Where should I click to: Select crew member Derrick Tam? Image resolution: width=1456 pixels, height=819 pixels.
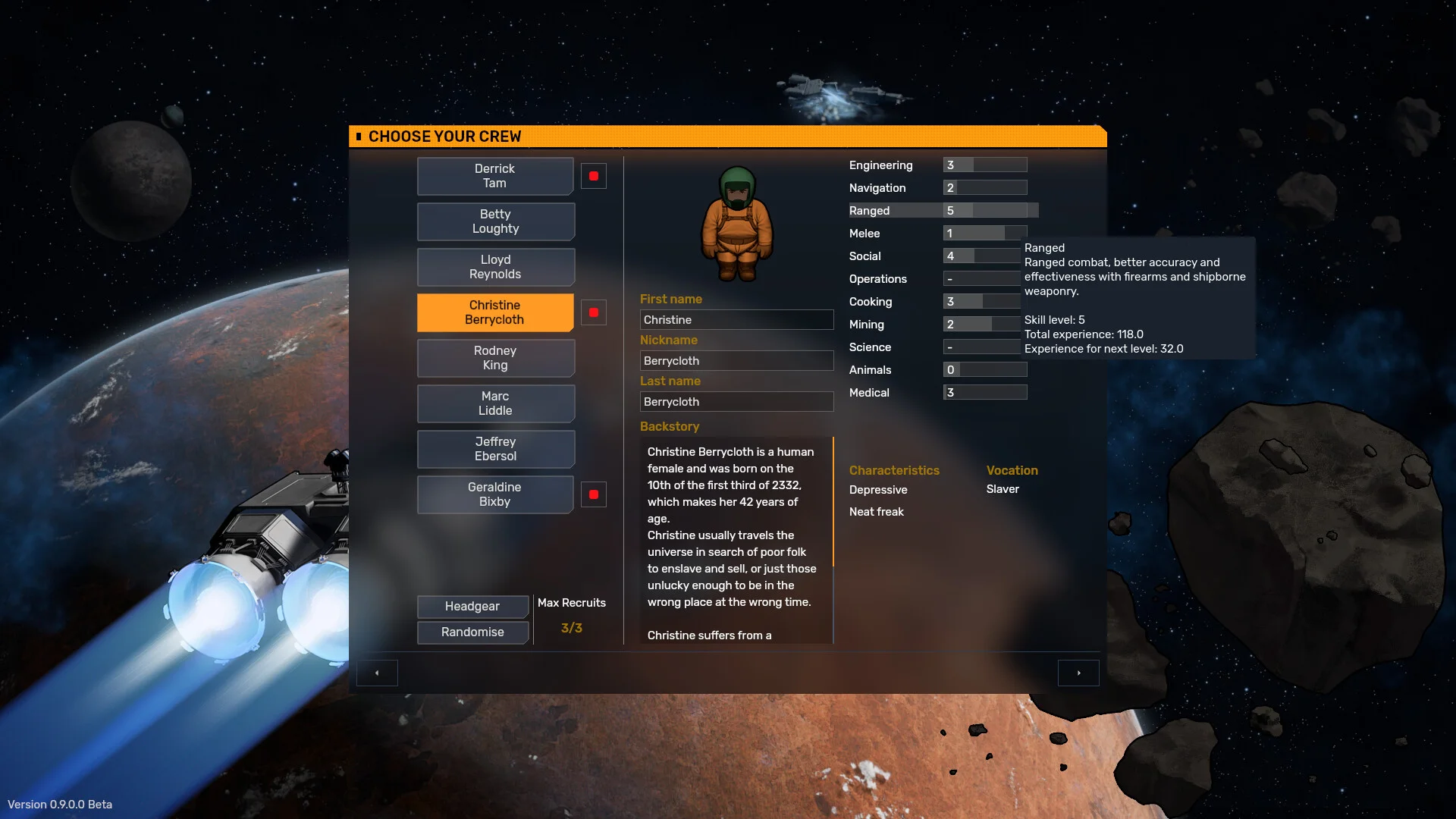[x=494, y=176]
